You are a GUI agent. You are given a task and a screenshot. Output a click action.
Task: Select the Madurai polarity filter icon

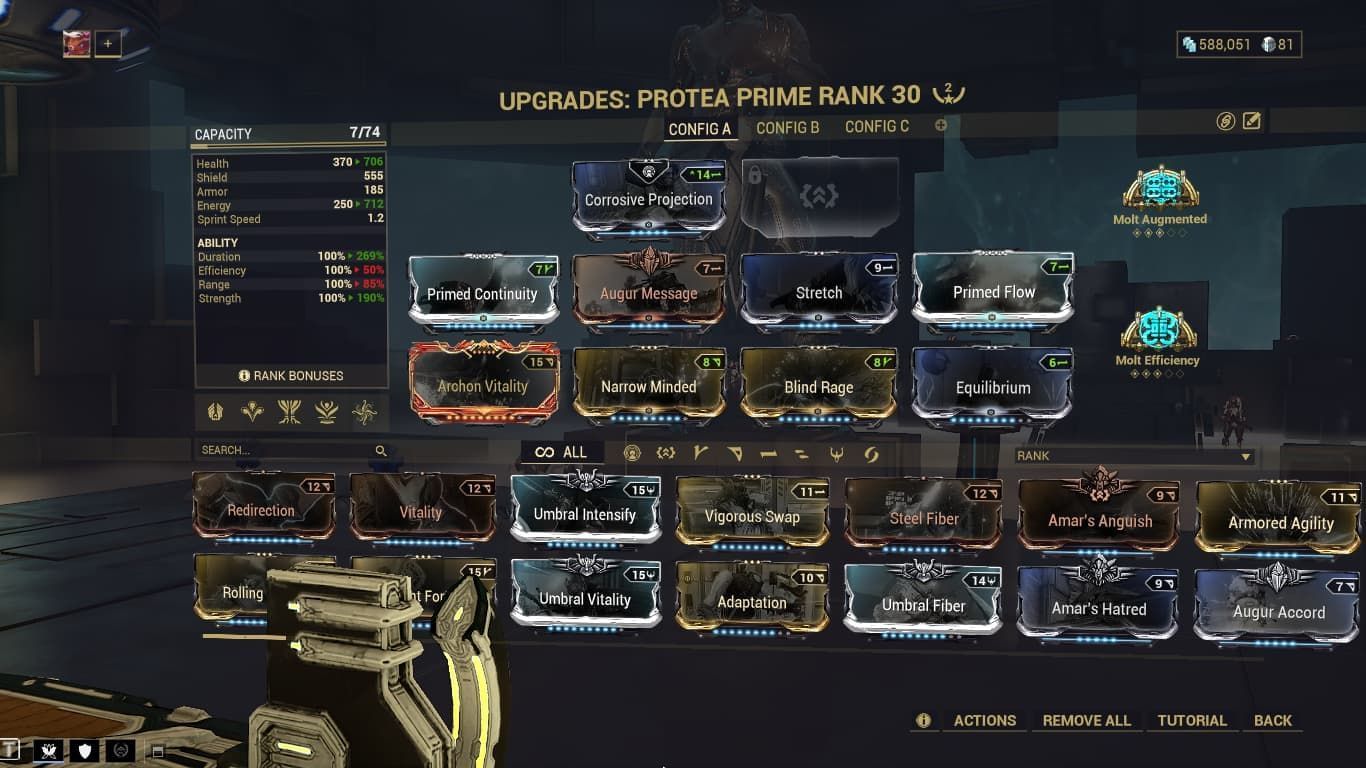tap(702, 453)
